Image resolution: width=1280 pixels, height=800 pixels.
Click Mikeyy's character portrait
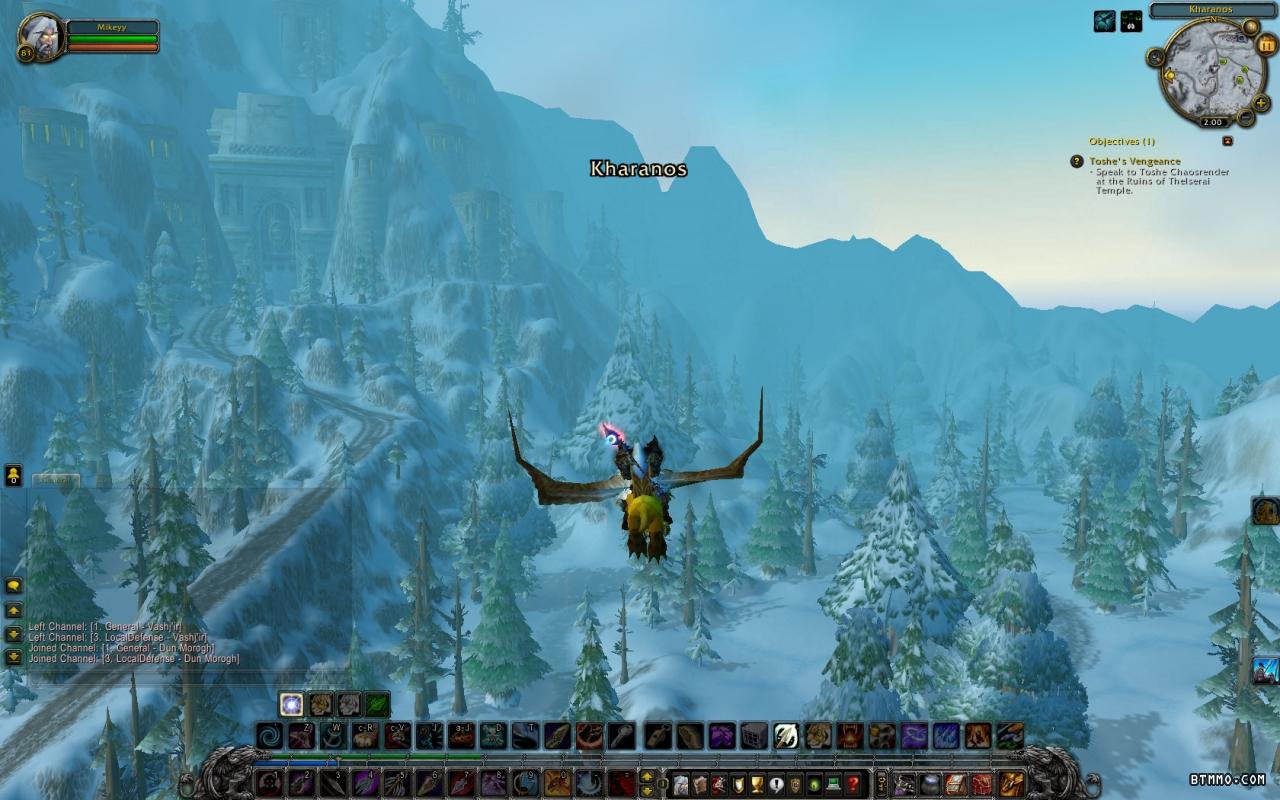click(41, 36)
